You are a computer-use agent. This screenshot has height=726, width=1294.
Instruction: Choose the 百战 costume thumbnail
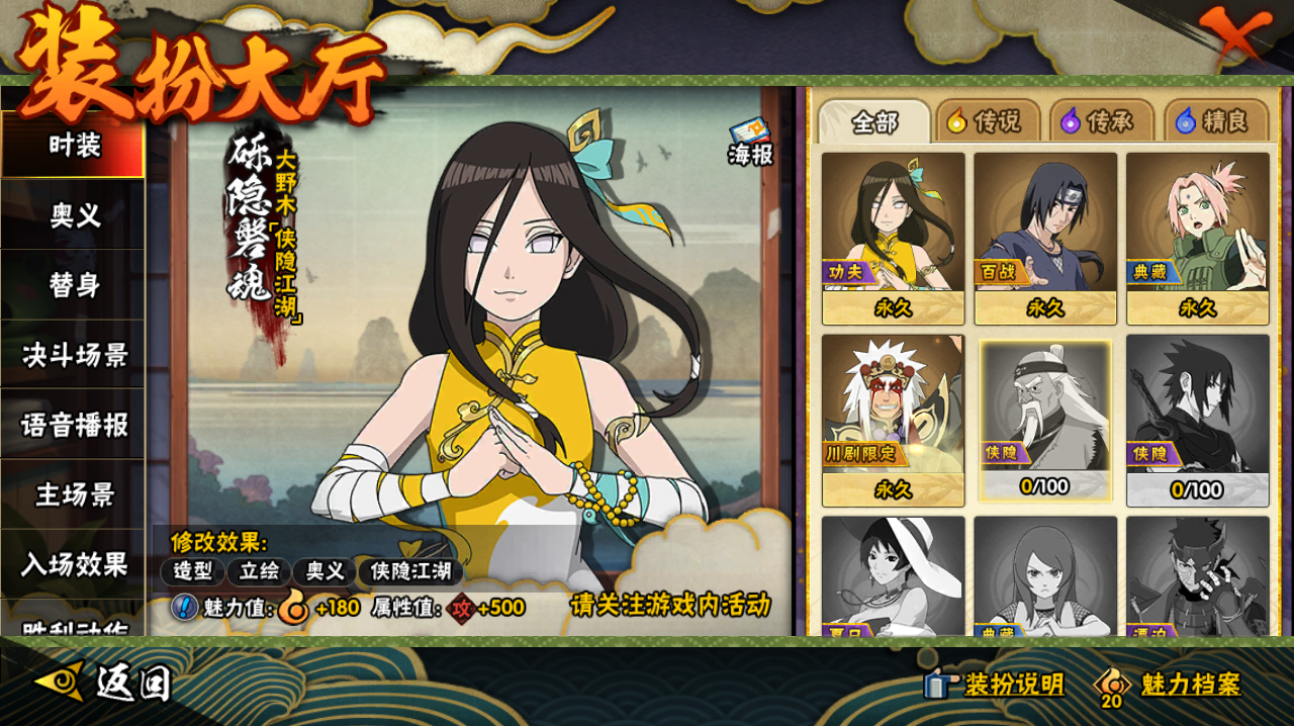(1045, 237)
